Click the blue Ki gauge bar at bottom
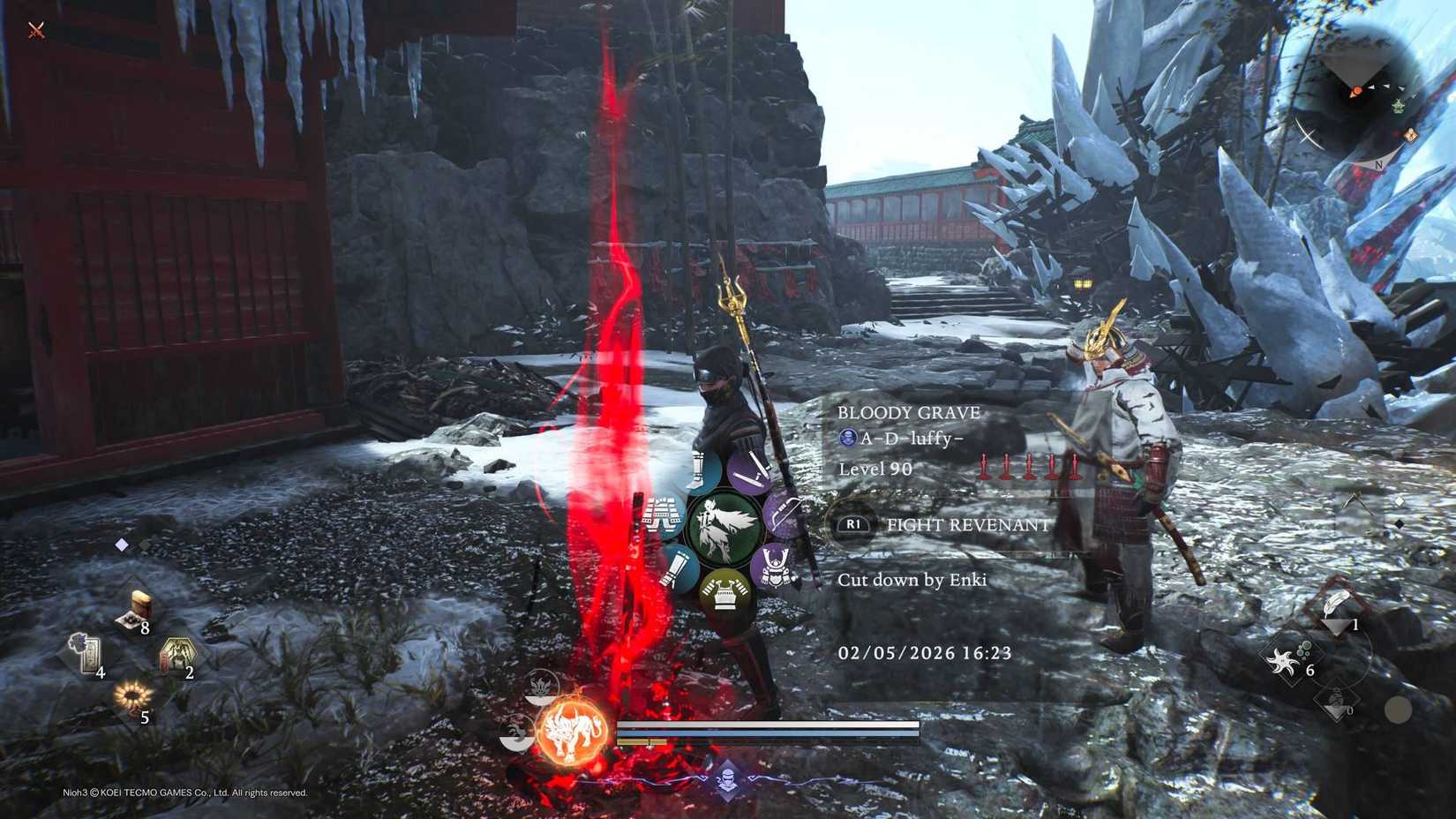The image size is (1456, 819). [x=768, y=735]
